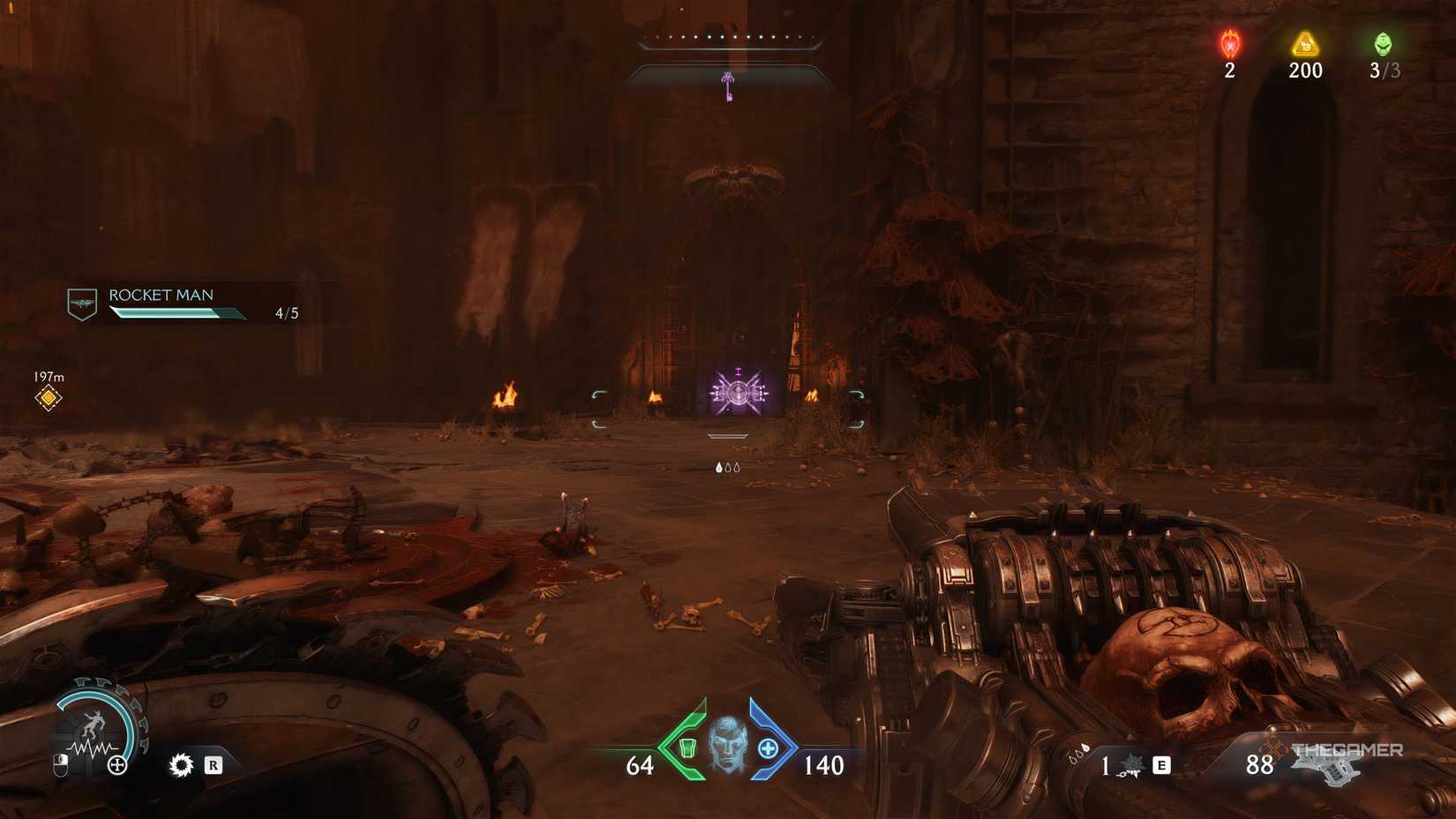Select the mouse input icon beside the minimap
Image resolution: width=1456 pixels, height=819 pixels.
point(60,764)
